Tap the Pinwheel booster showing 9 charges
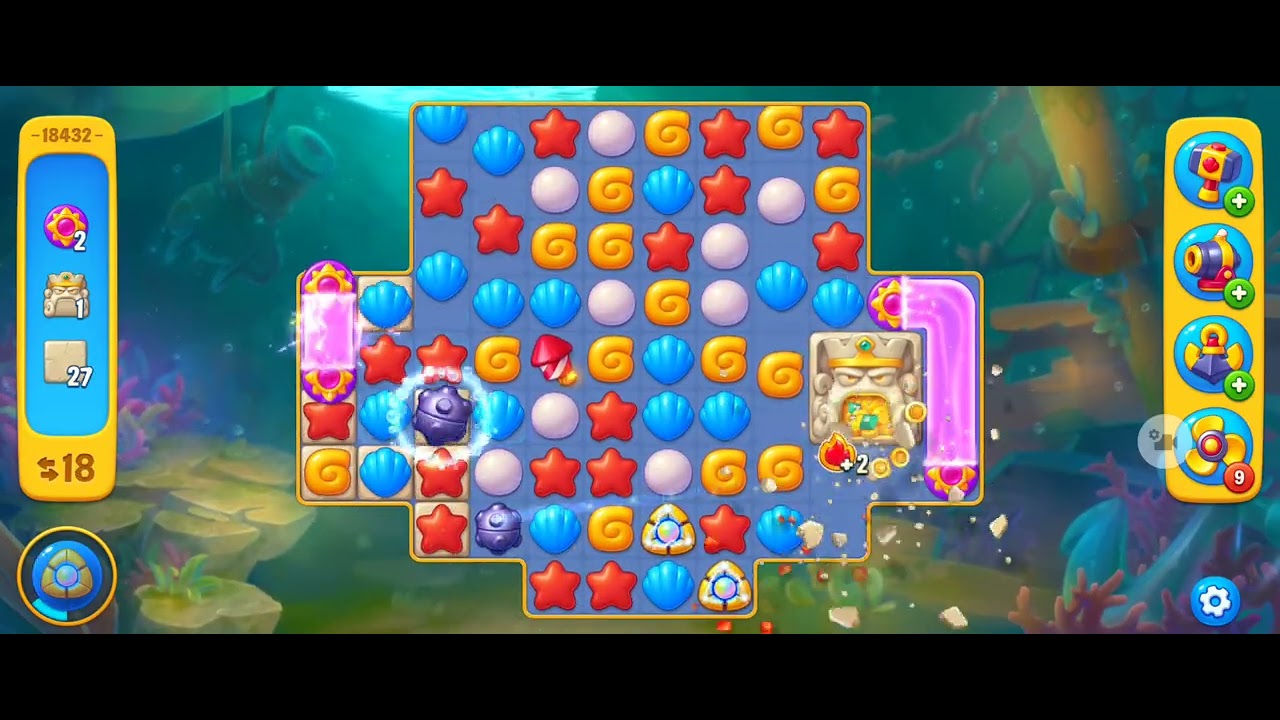 pos(1213,447)
